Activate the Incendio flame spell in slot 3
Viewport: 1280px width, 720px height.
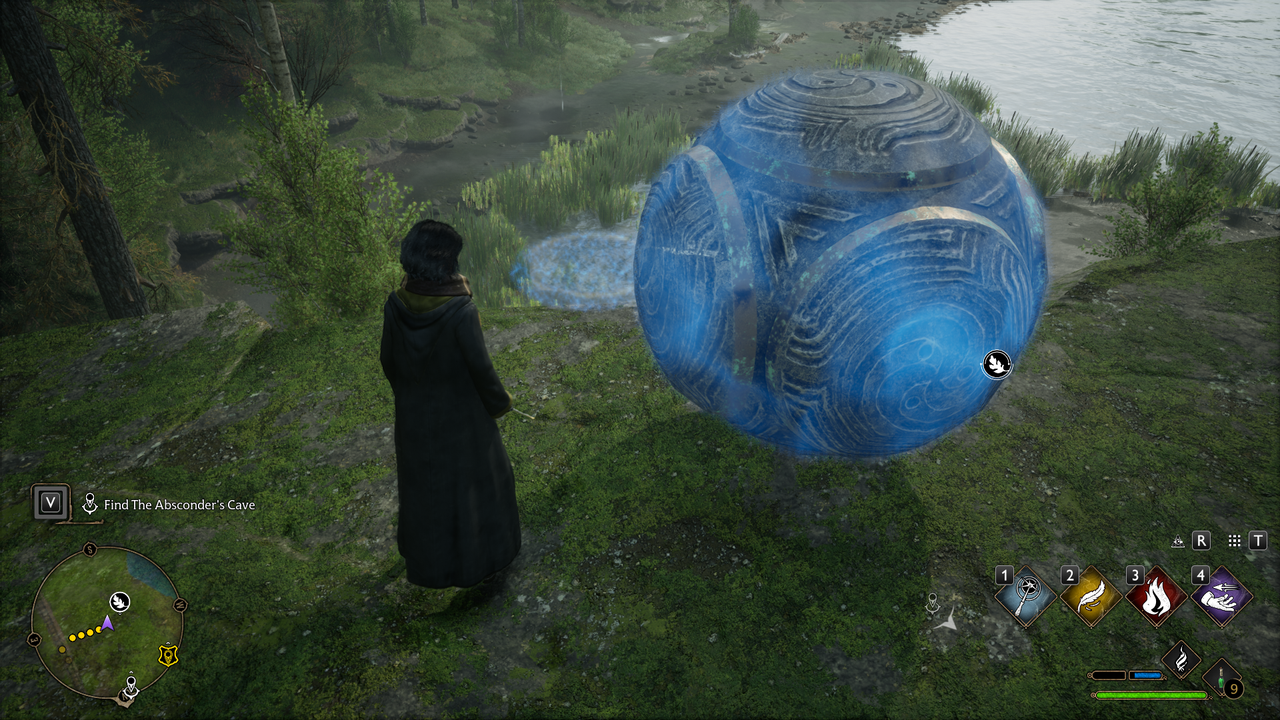pyautogui.click(x=1155, y=596)
